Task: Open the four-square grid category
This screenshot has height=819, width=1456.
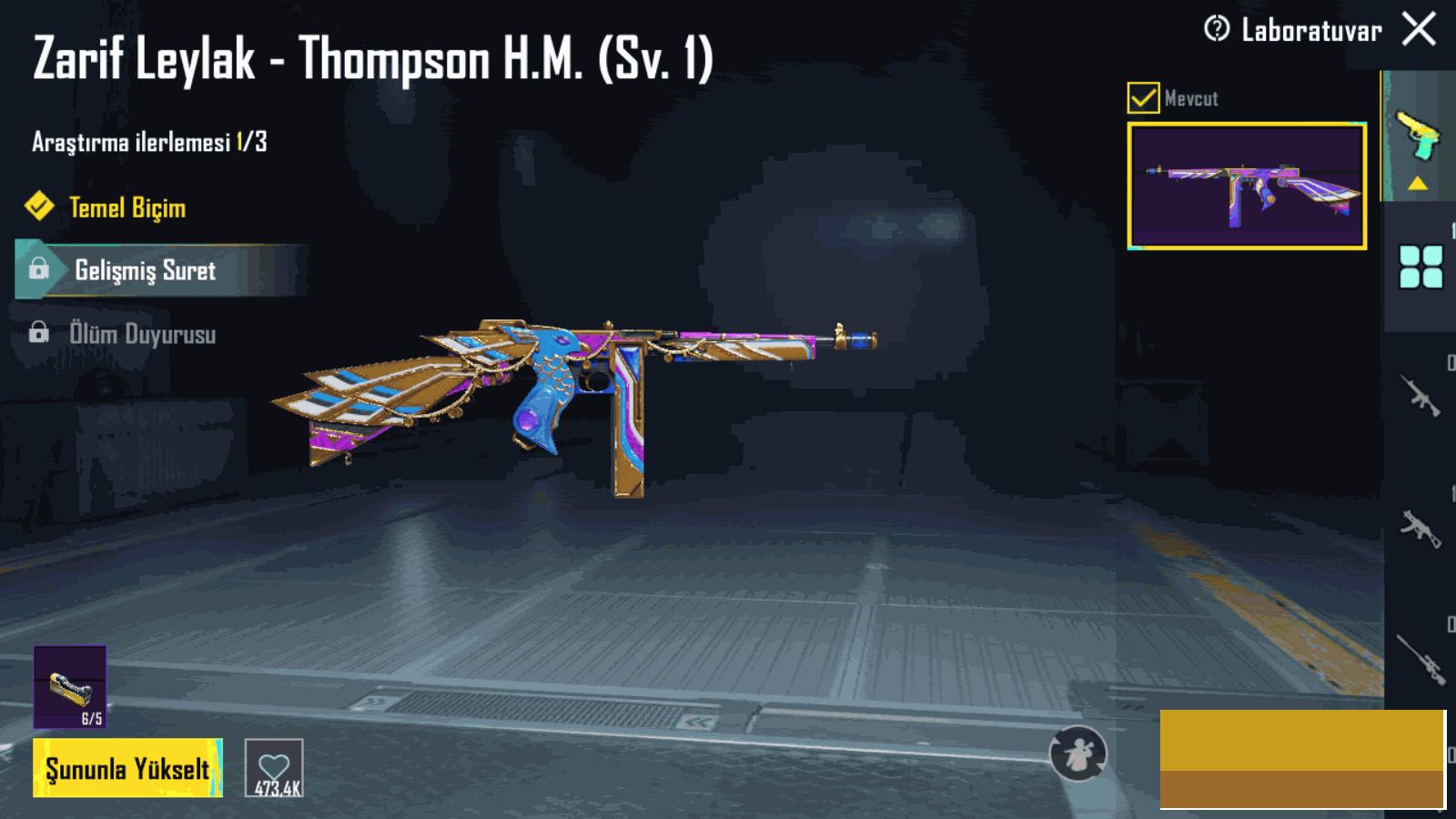Action: [1421, 267]
